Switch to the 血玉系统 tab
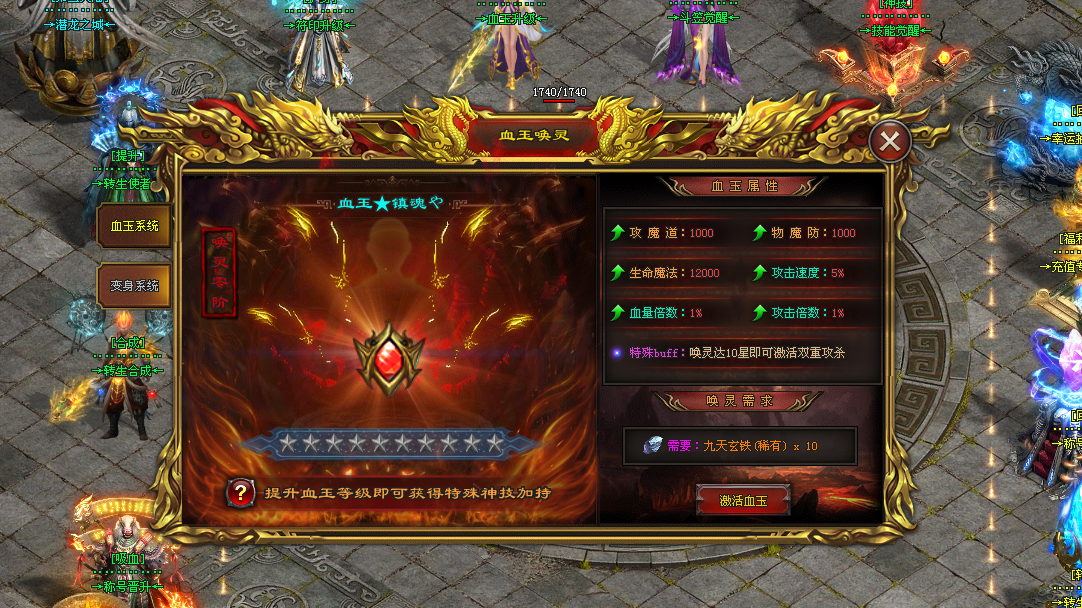Viewport: 1082px width, 608px height. (x=134, y=227)
